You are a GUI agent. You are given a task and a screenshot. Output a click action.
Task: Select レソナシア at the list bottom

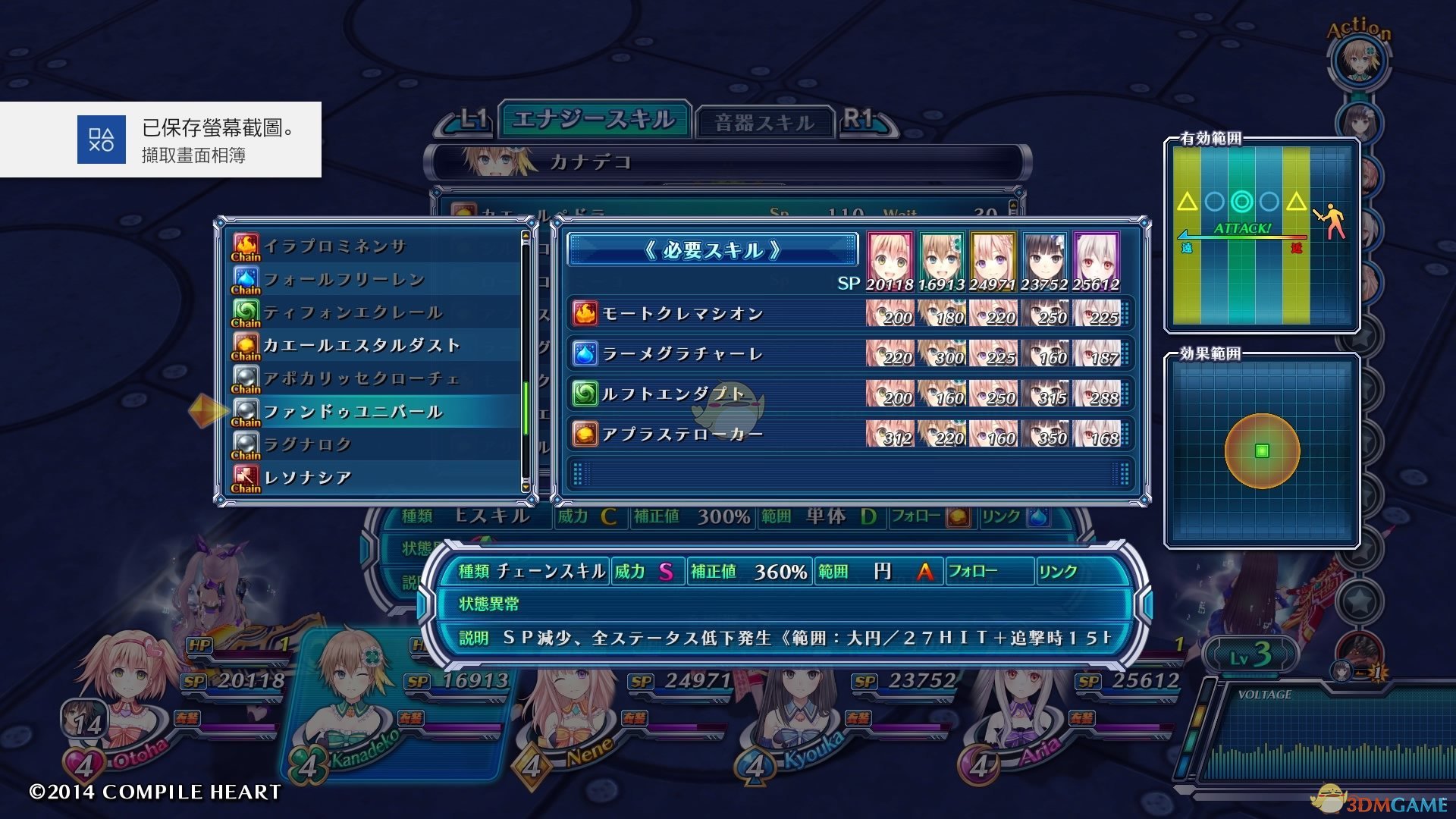(308, 478)
